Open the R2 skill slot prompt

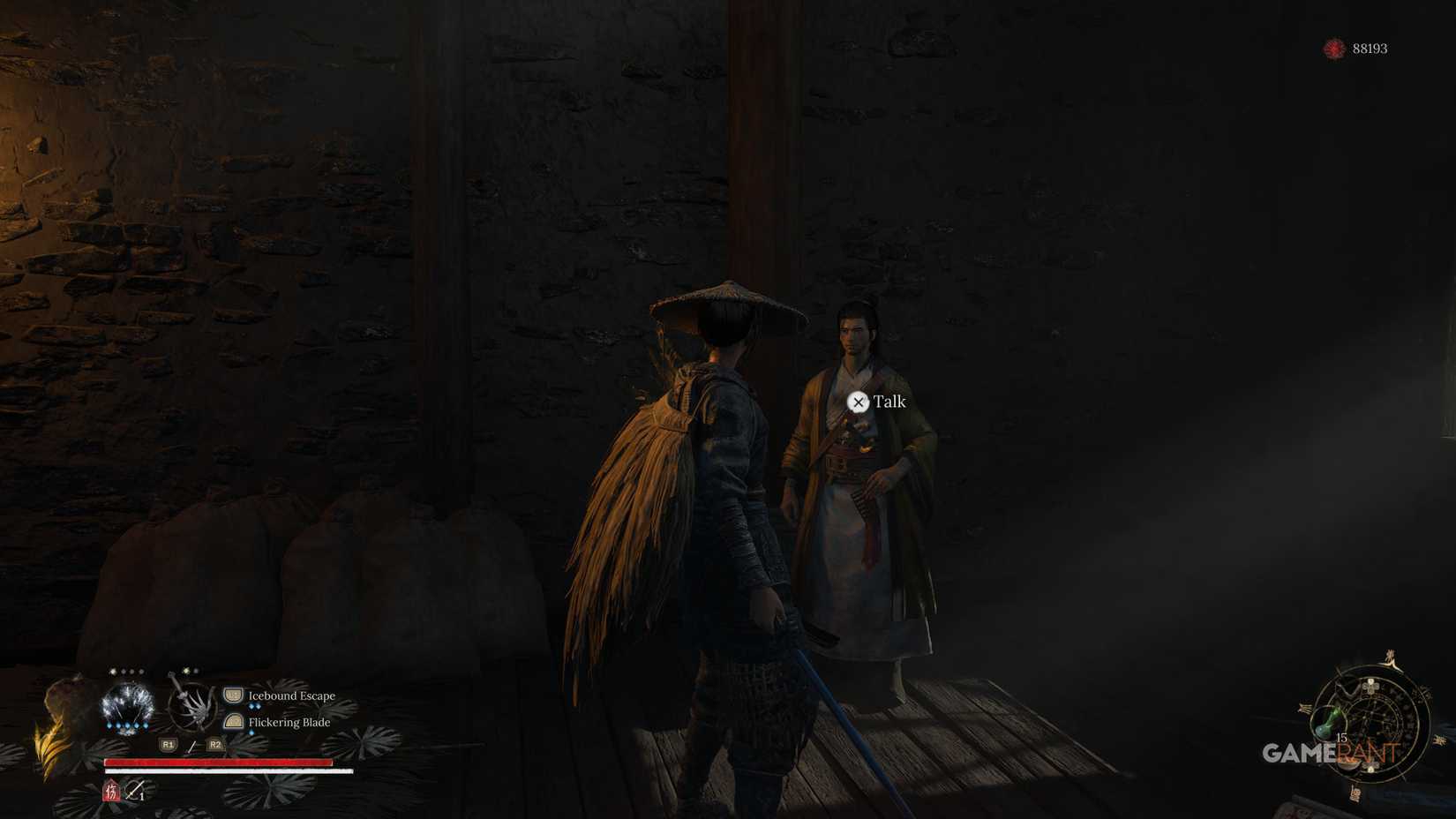[214, 746]
